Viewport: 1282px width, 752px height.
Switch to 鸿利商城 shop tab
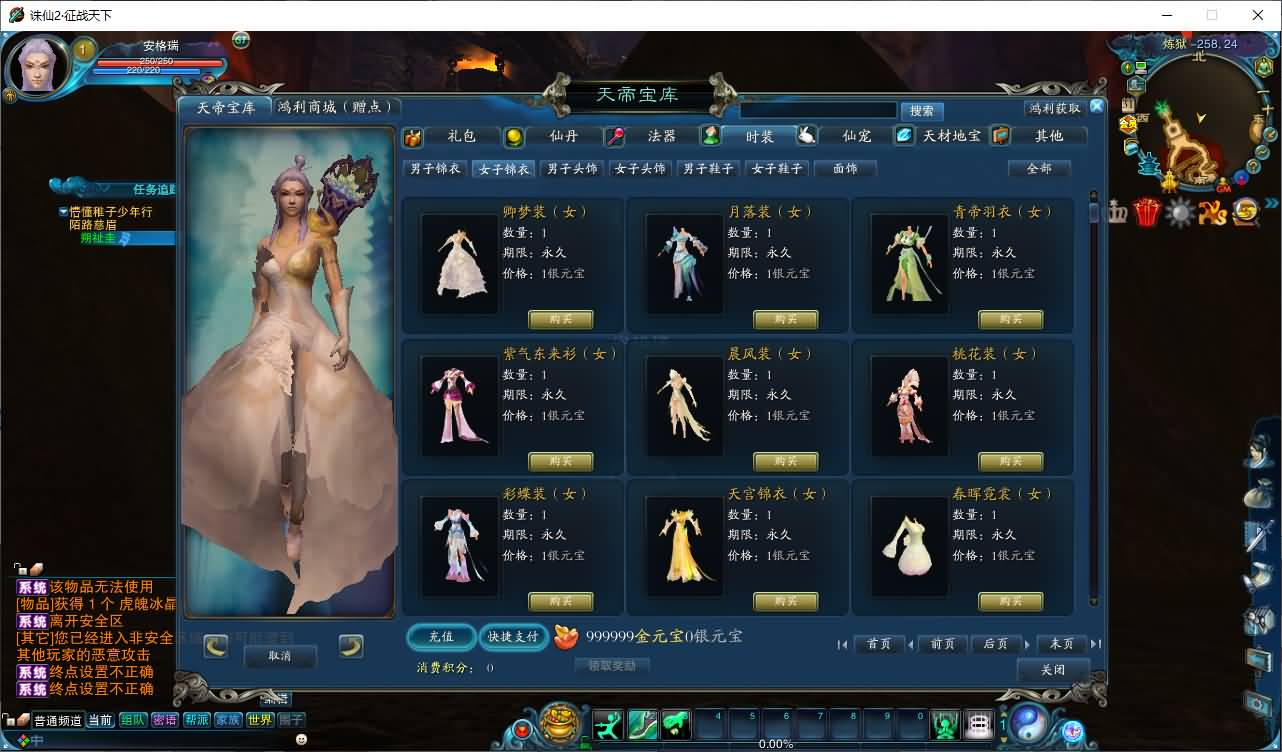pyautogui.click(x=335, y=107)
